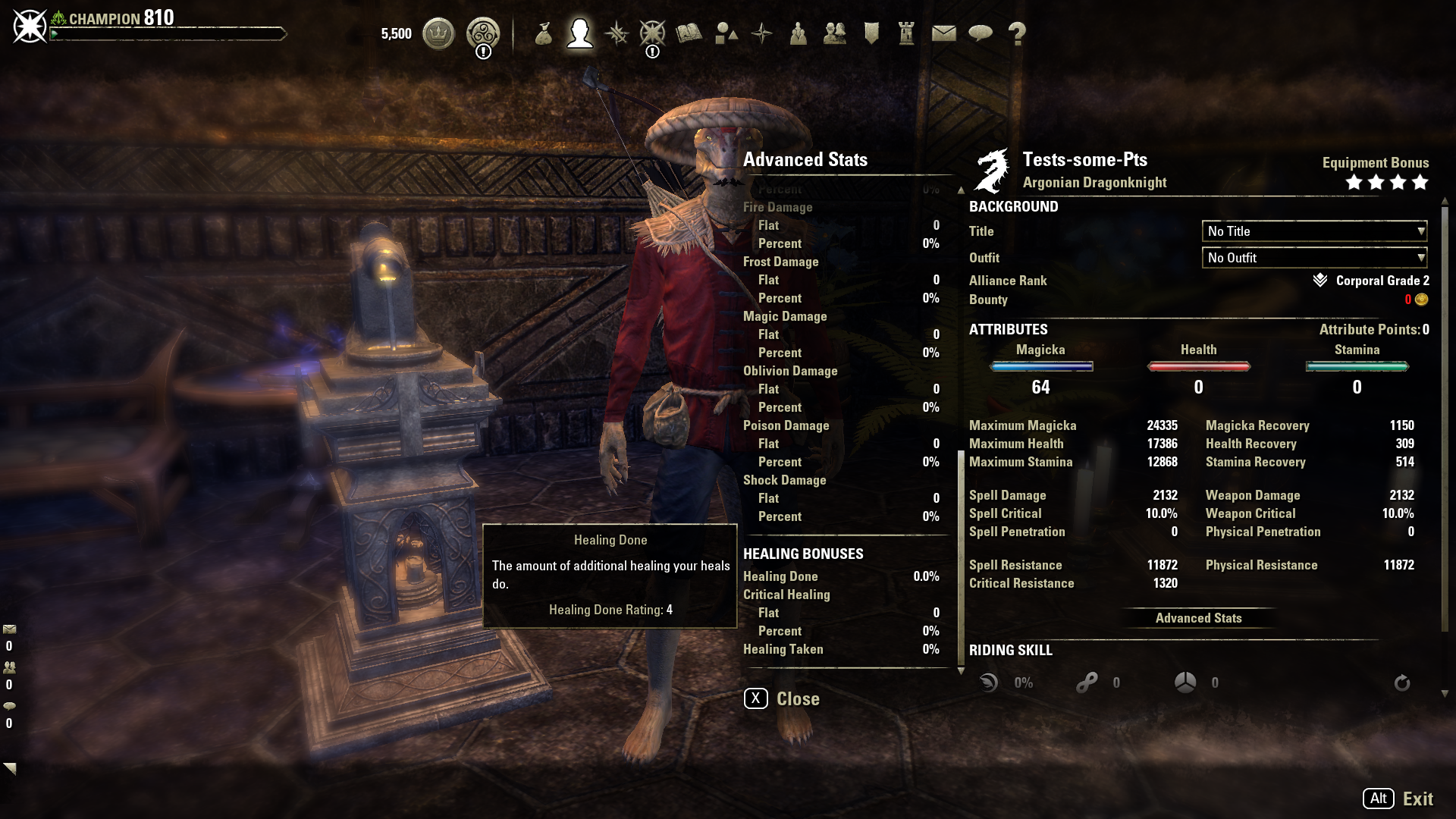
Task: Open the Champion points menu
Action: tap(652, 33)
